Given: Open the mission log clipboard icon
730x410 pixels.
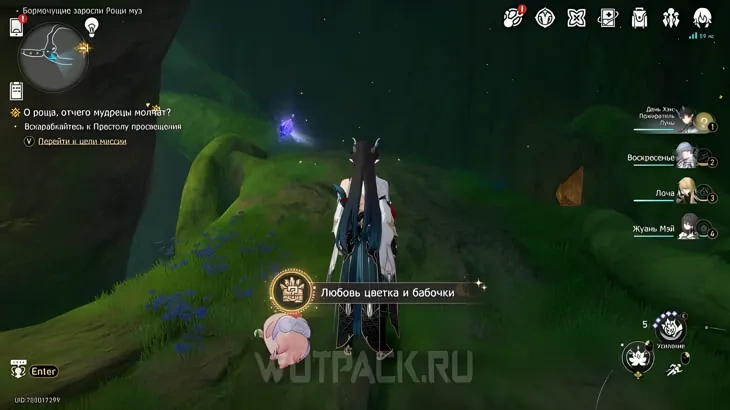Looking at the screenshot, I should point(16,90).
